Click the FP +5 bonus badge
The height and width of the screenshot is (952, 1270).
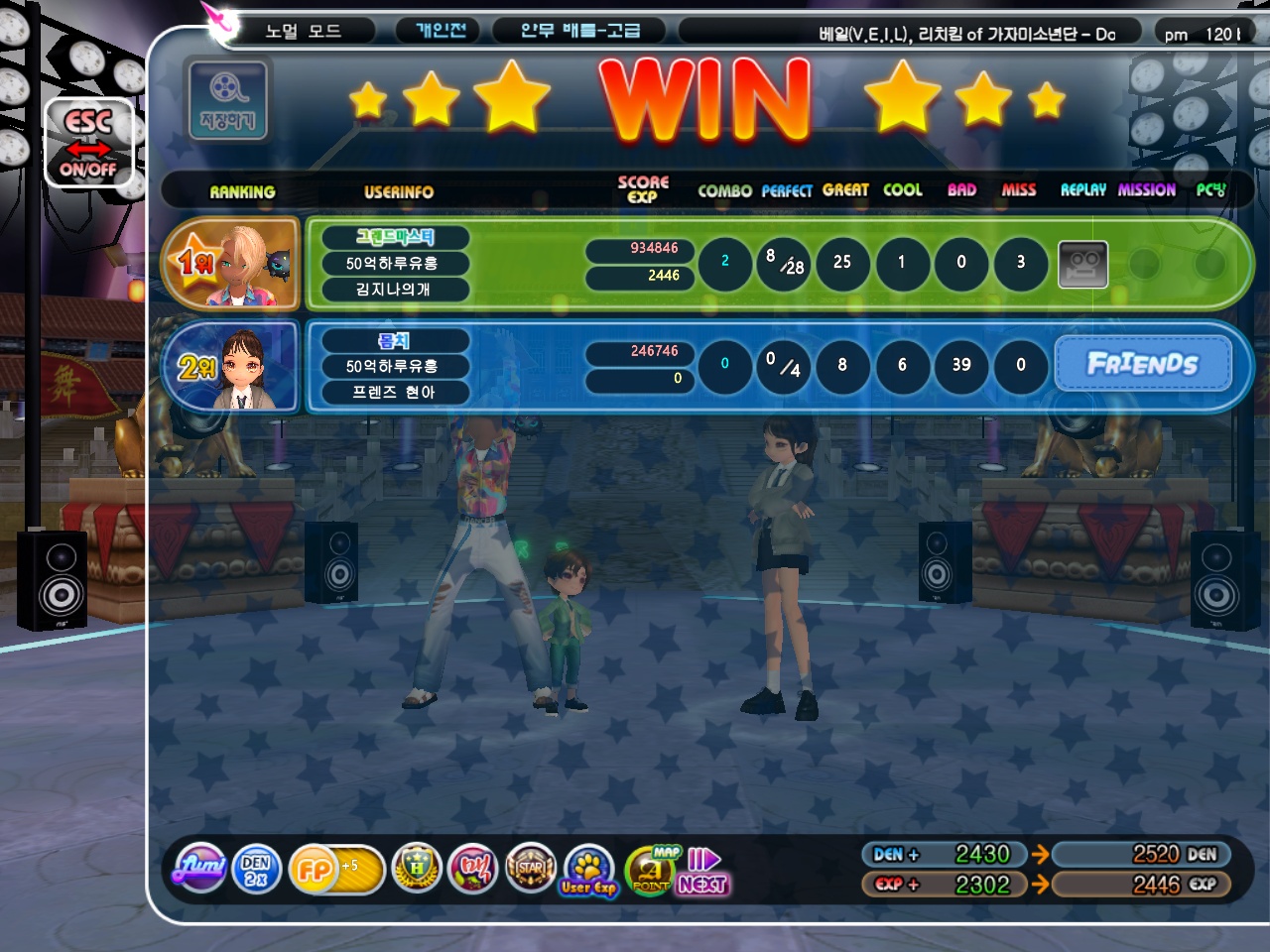pos(334,870)
